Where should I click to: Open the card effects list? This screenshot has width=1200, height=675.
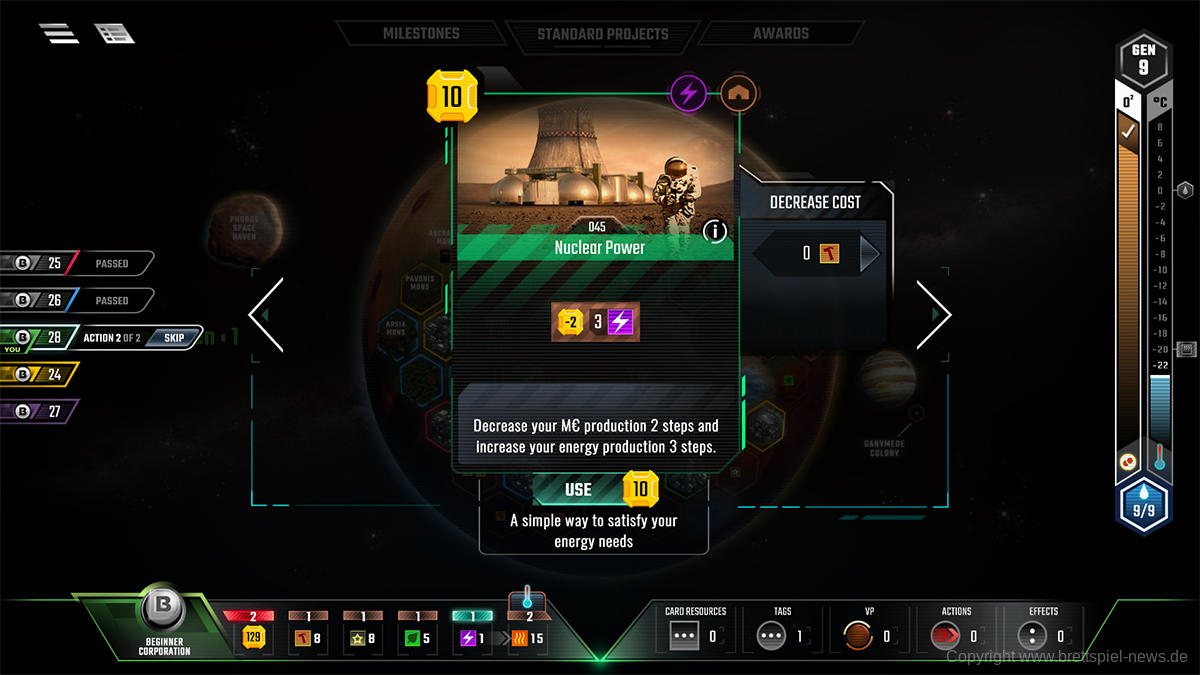pos(1043,634)
